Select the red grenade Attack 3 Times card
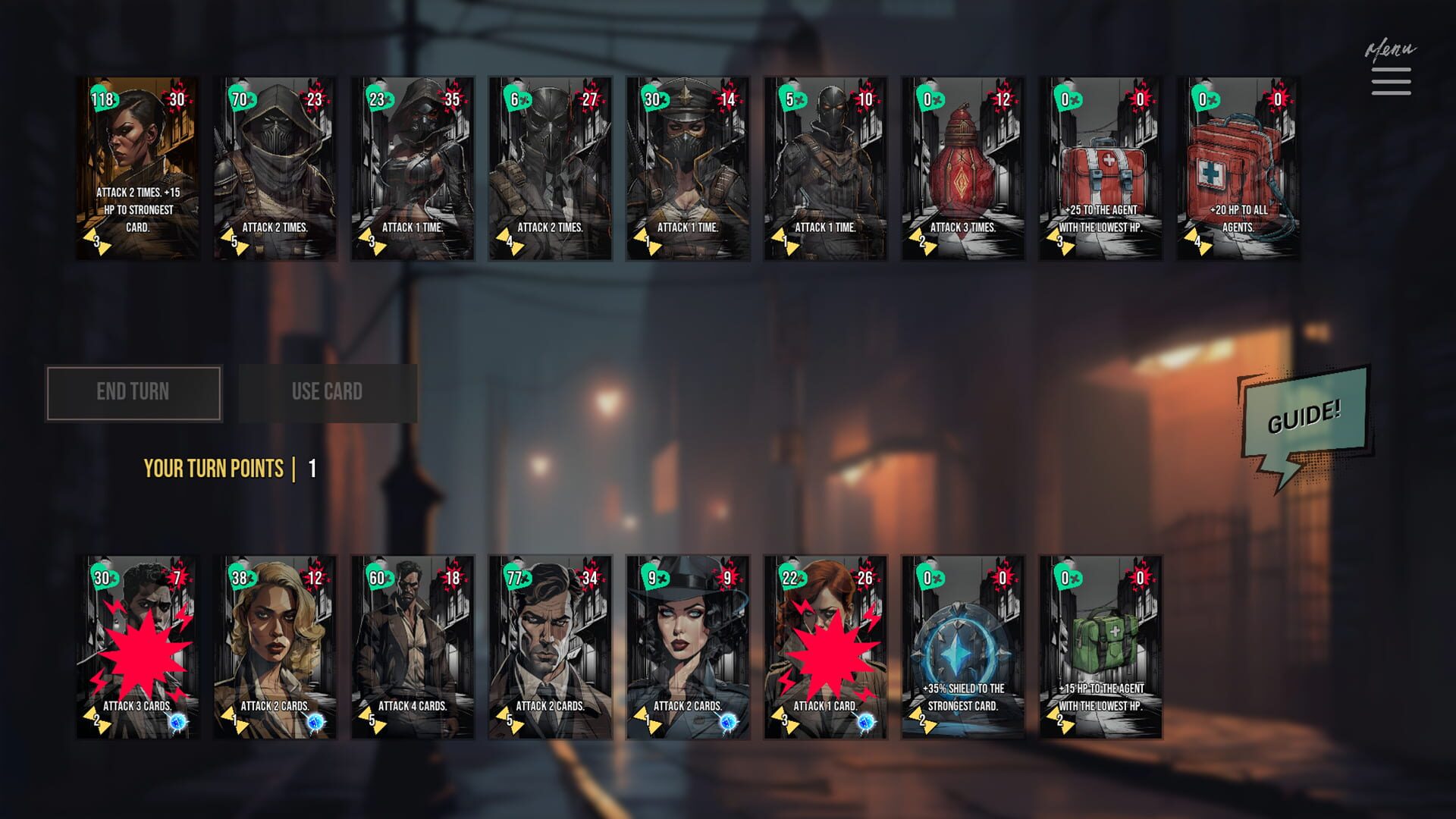This screenshot has height=819, width=1456. (x=963, y=168)
